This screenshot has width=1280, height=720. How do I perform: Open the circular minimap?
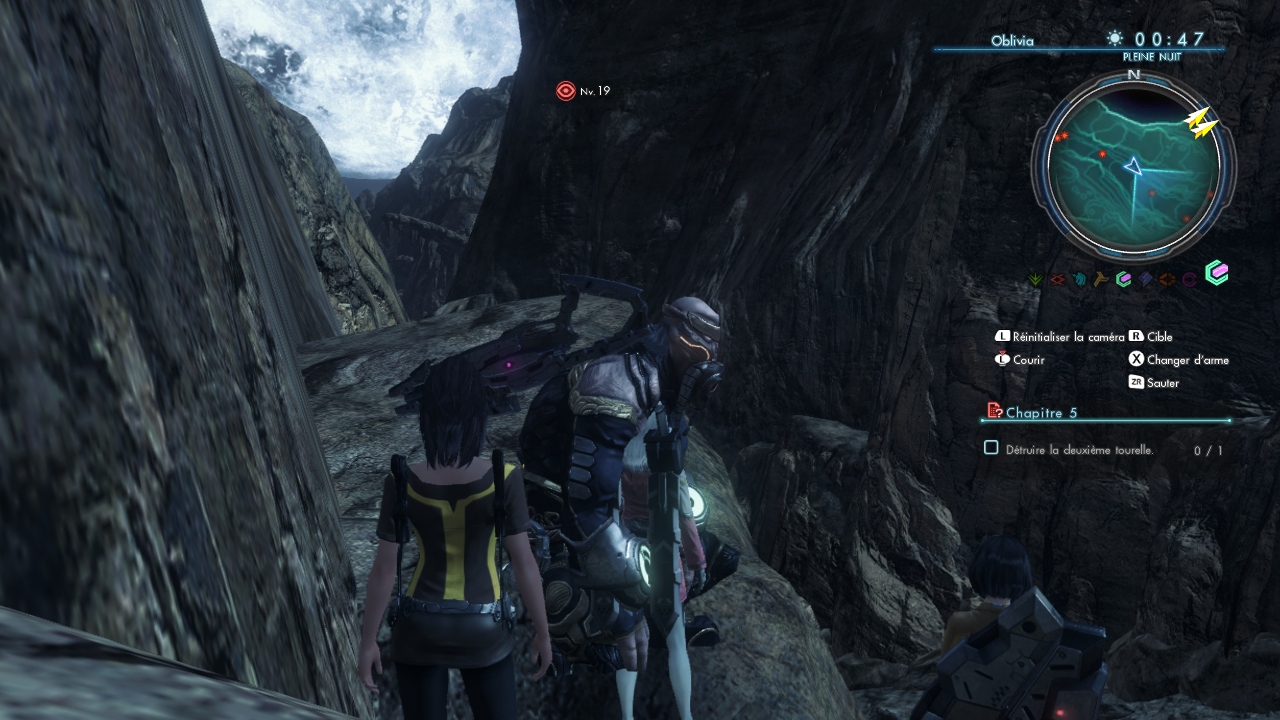(x=1133, y=165)
